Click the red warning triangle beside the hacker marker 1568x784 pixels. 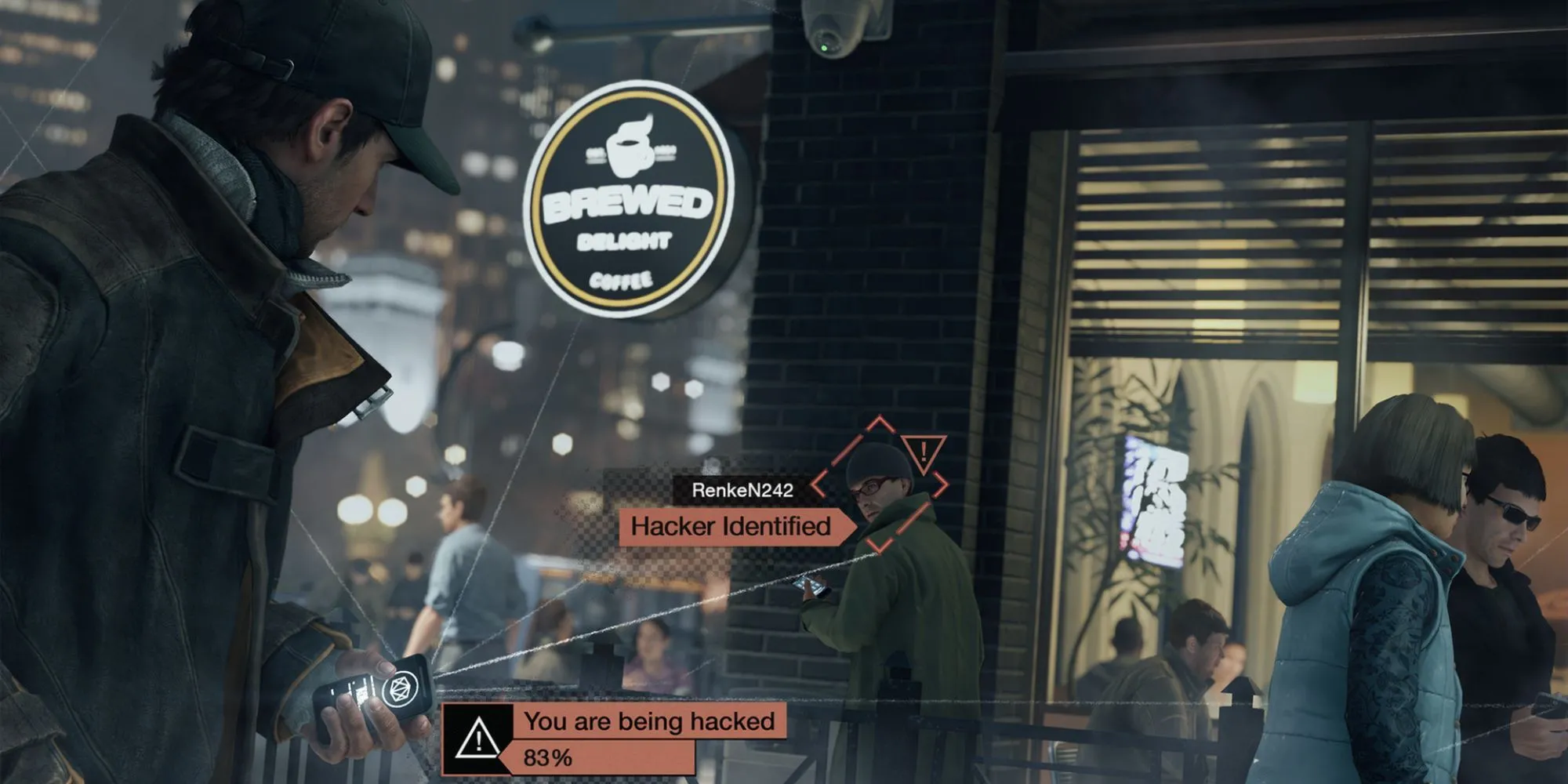[x=924, y=452]
